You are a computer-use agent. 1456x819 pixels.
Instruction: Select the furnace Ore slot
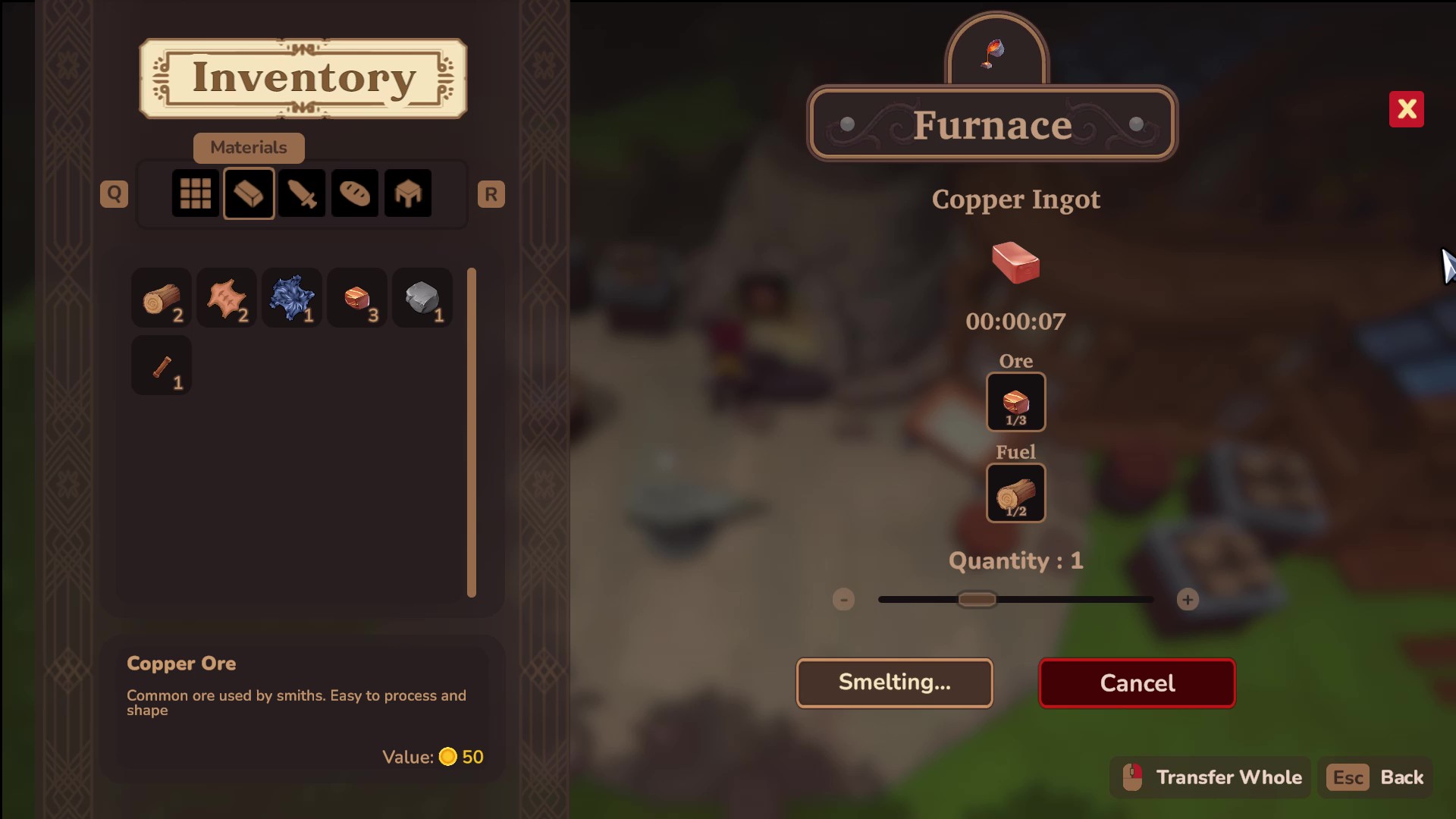point(1015,402)
